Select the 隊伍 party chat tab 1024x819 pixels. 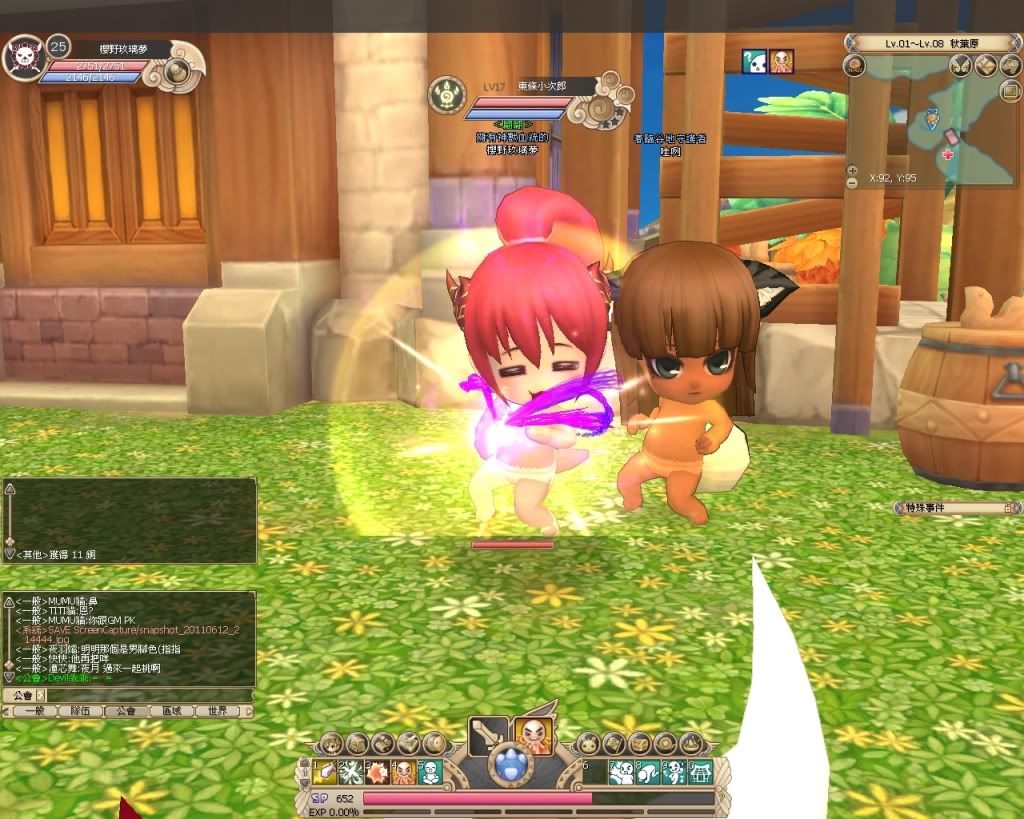coord(81,711)
